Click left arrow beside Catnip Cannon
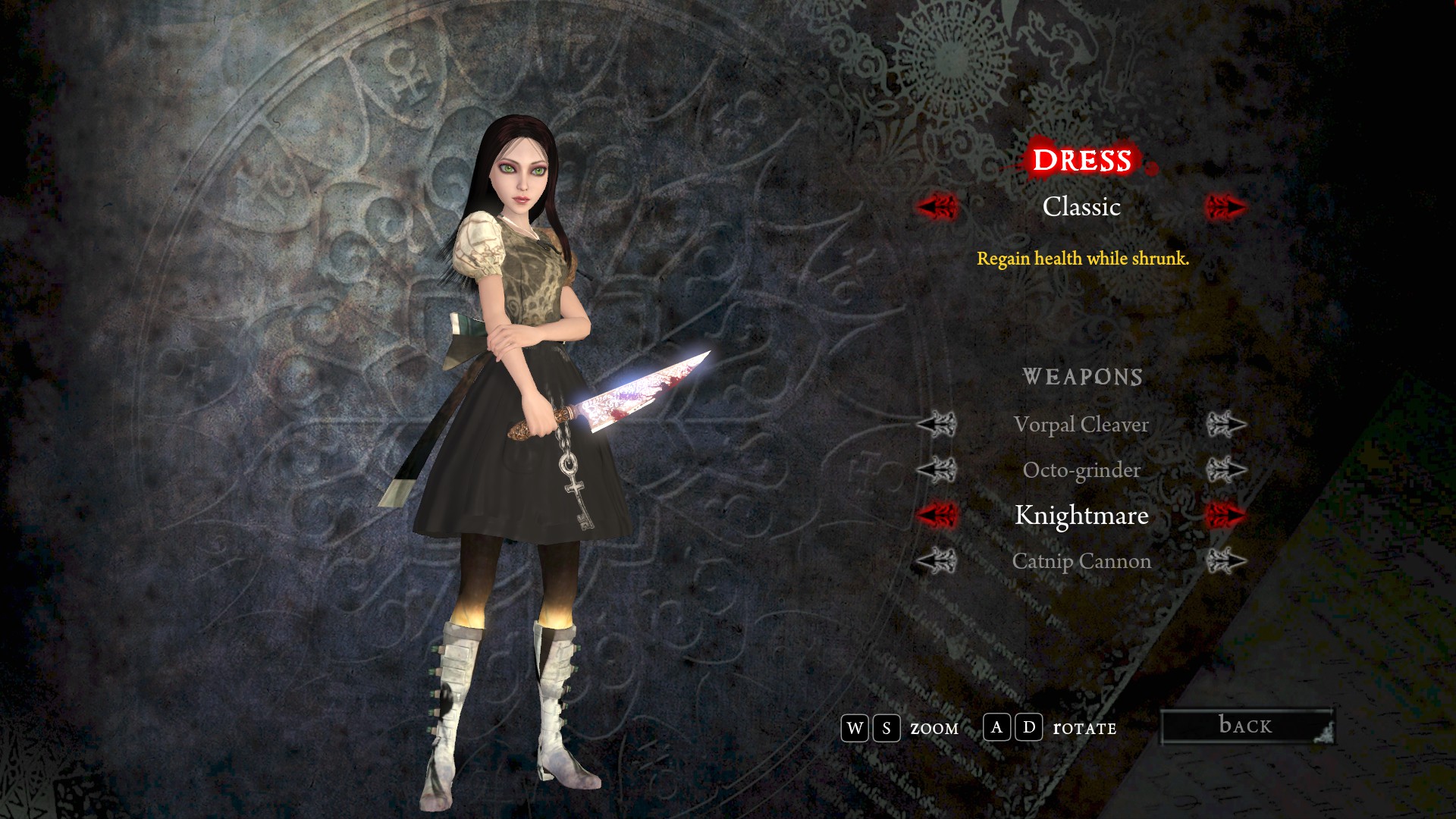 pos(937,561)
